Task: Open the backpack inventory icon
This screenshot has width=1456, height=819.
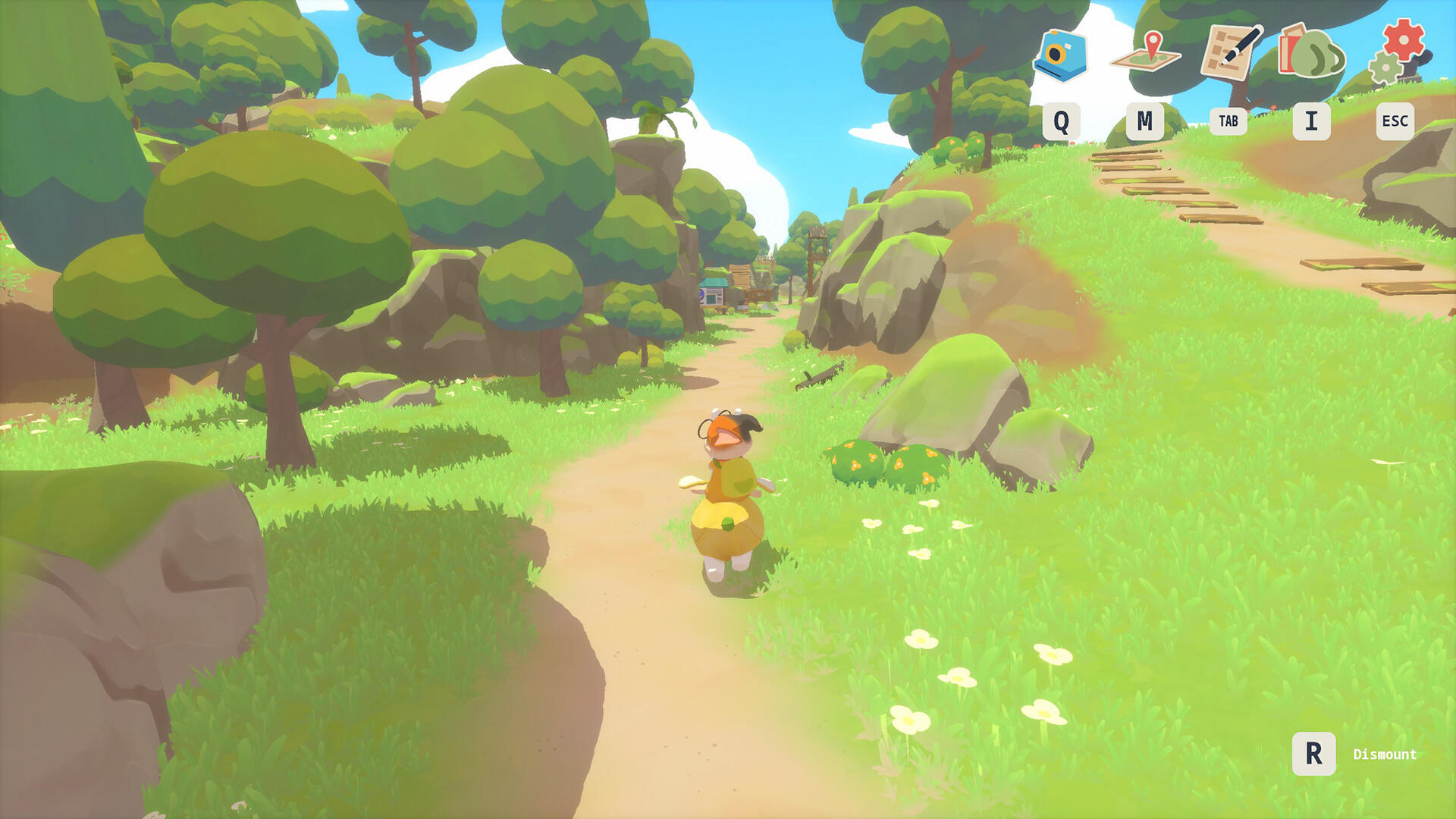Action: click(x=1313, y=49)
